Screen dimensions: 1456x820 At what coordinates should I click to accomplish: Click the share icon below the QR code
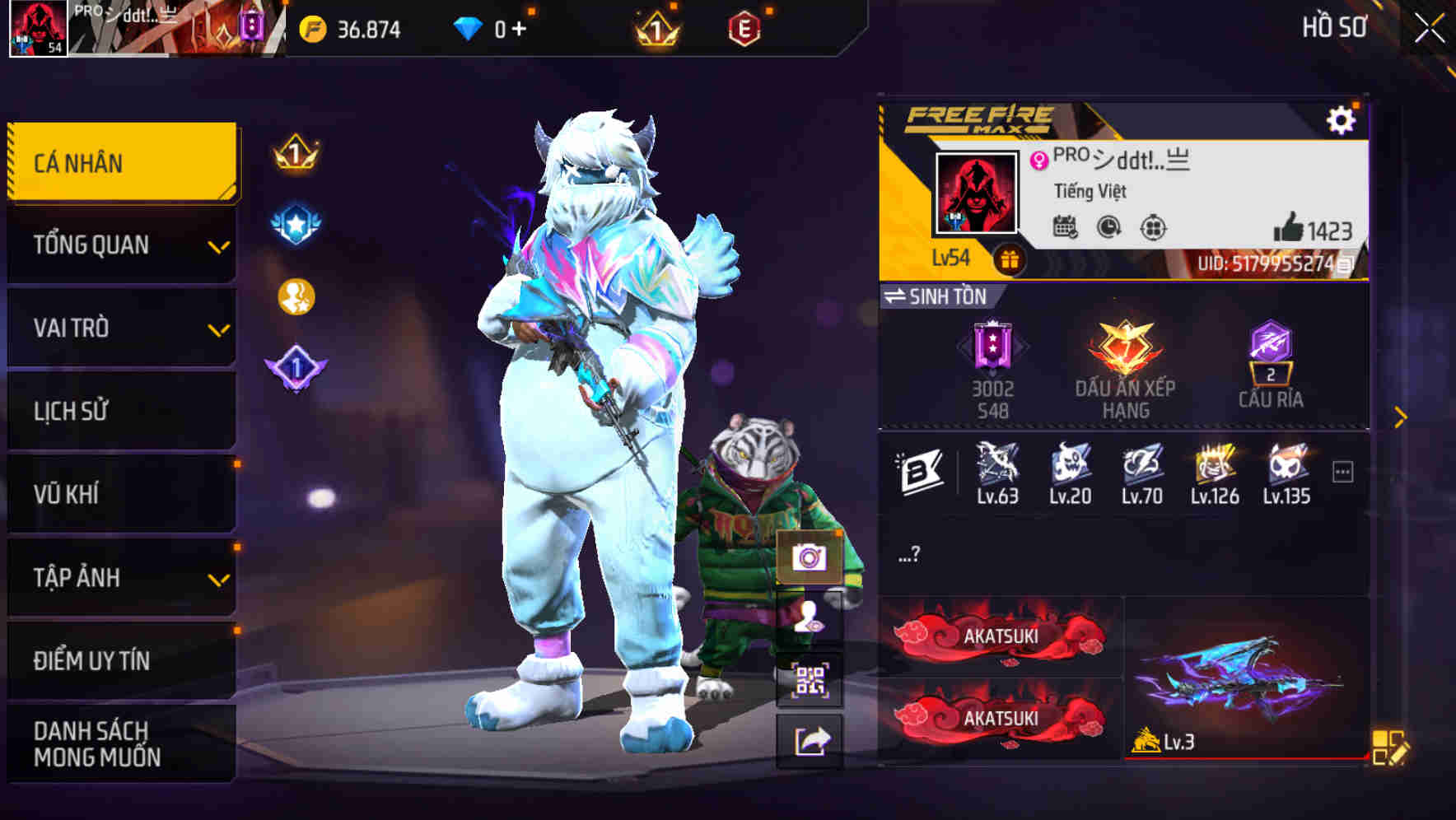point(810,741)
